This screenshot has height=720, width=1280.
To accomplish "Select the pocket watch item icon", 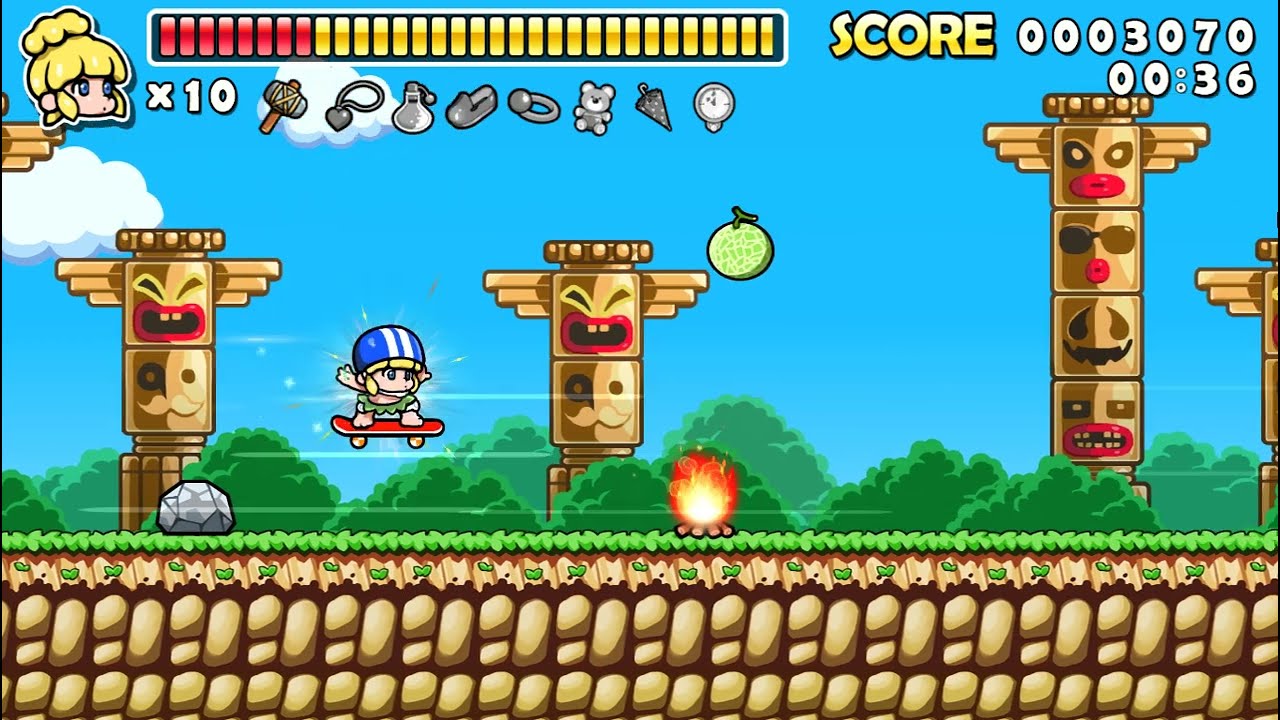I will [x=711, y=104].
